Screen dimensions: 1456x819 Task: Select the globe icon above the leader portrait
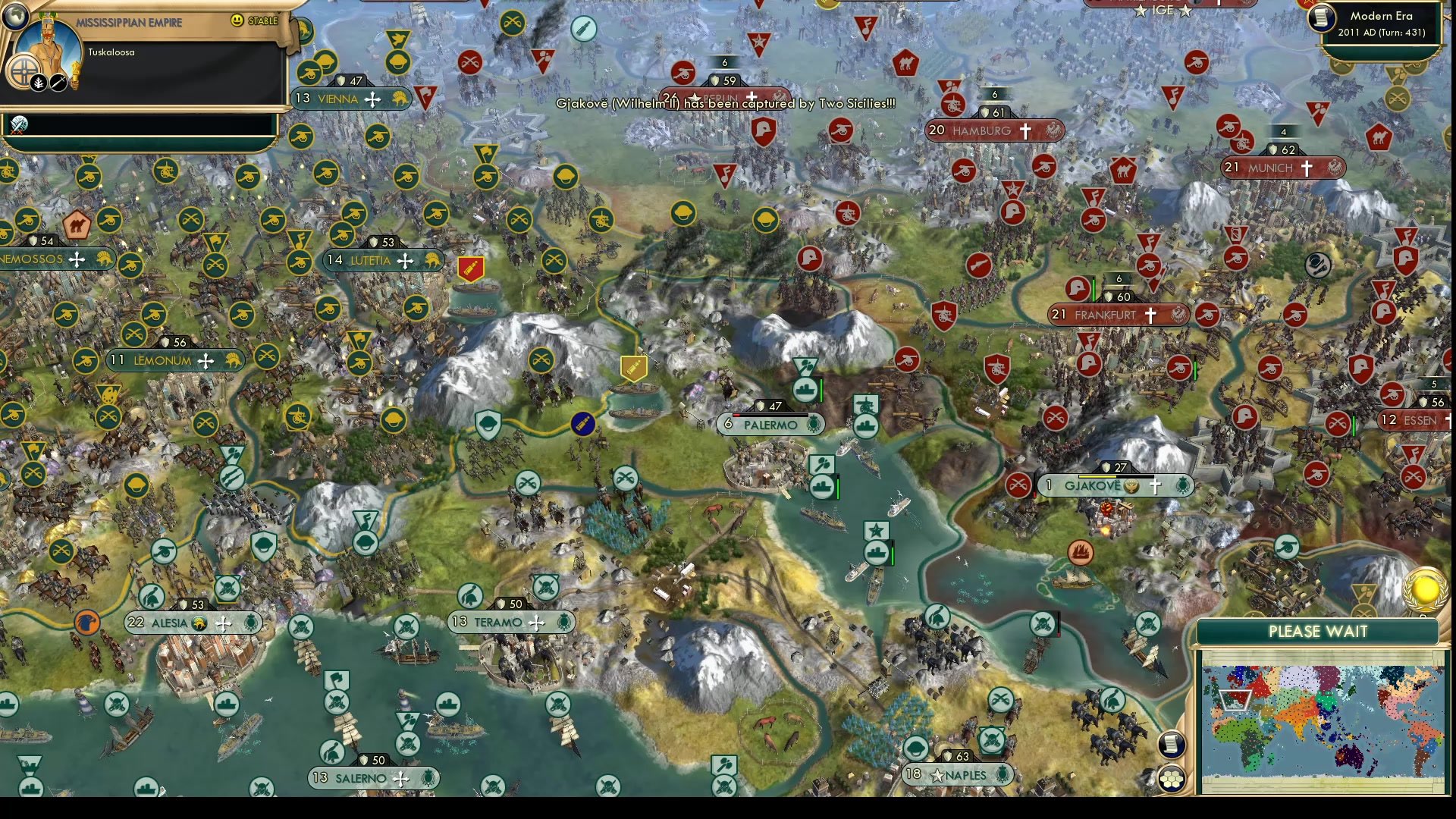pyautogui.click(x=15, y=17)
